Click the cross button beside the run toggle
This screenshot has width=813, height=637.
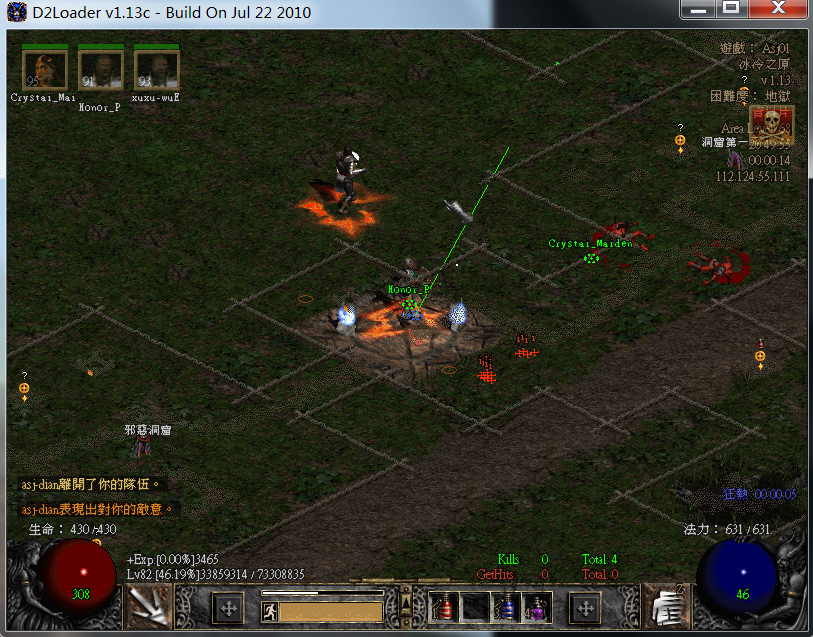click(229, 607)
